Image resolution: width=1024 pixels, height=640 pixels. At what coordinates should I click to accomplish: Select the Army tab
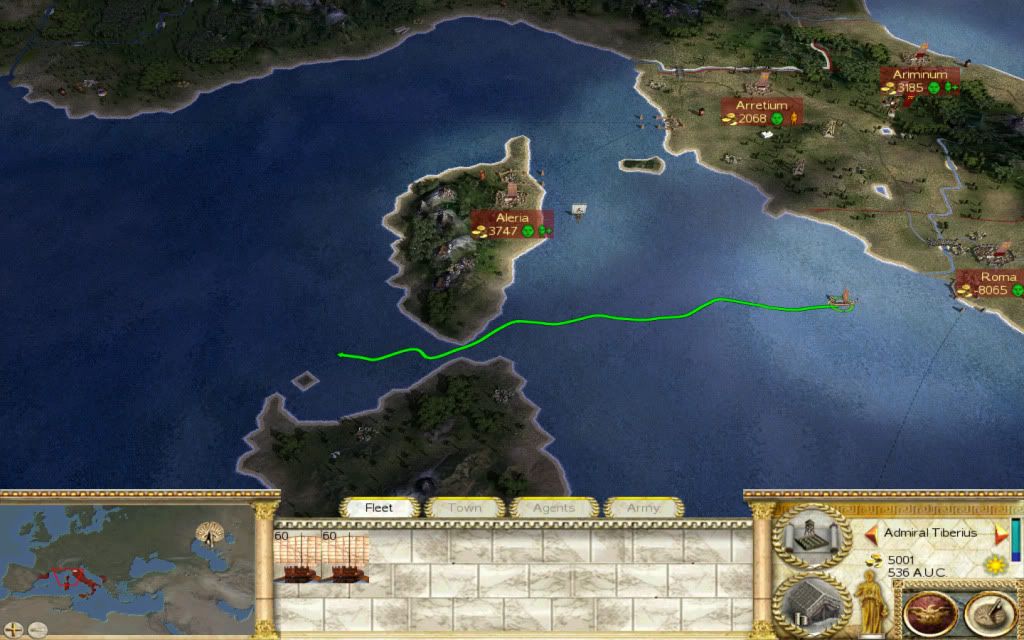click(x=643, y=508)
